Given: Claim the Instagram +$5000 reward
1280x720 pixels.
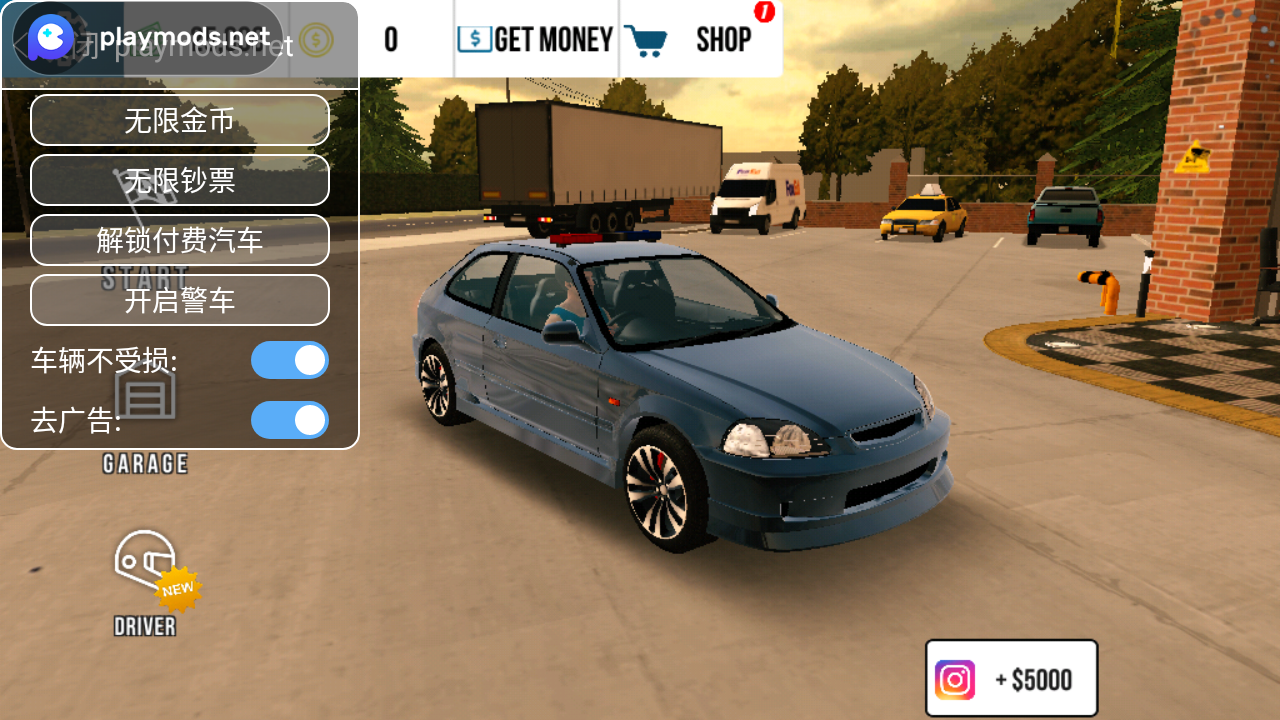Looking at the screenshot, I should coord(1011,679).
